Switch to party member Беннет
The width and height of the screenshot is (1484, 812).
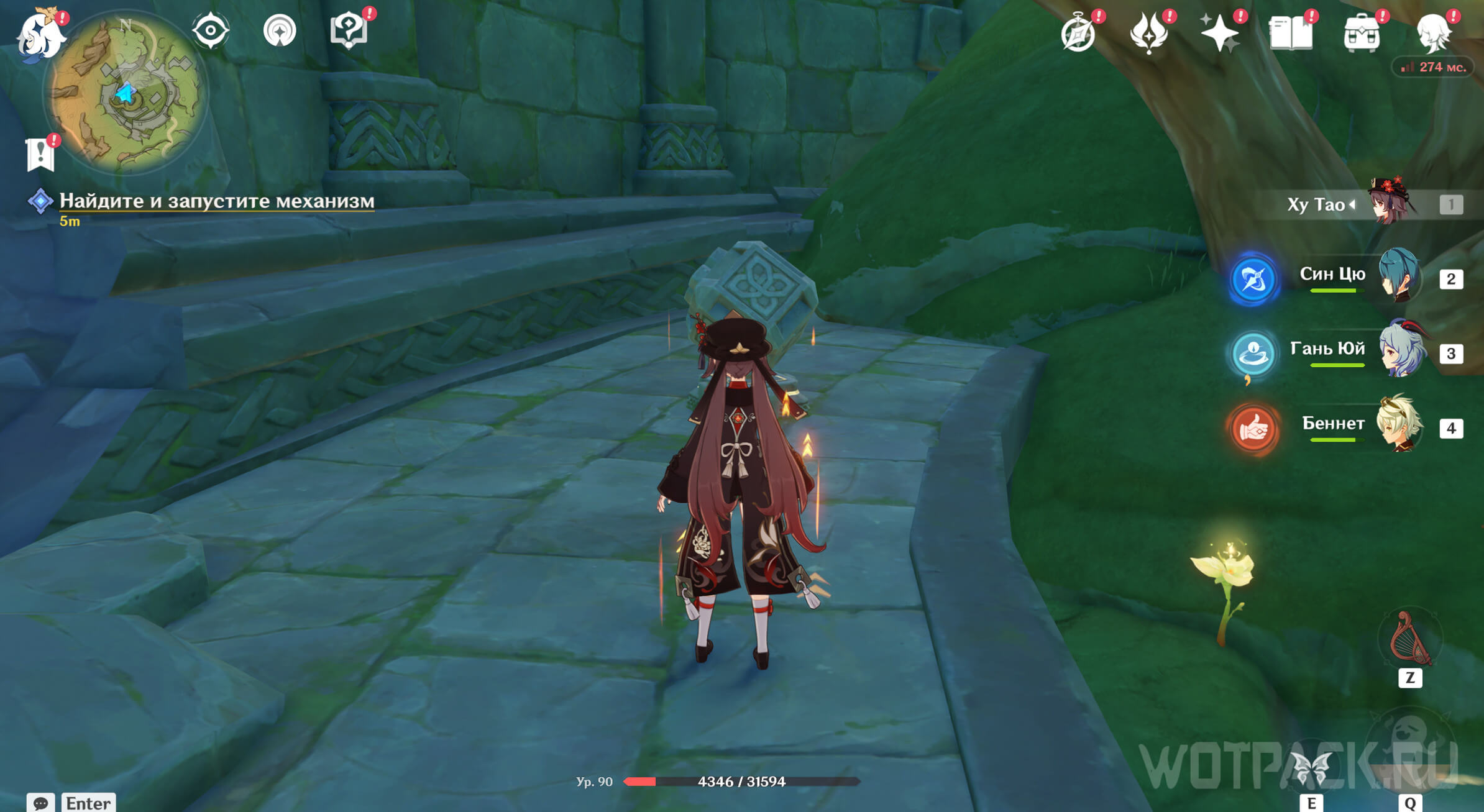pos(1398,426)
